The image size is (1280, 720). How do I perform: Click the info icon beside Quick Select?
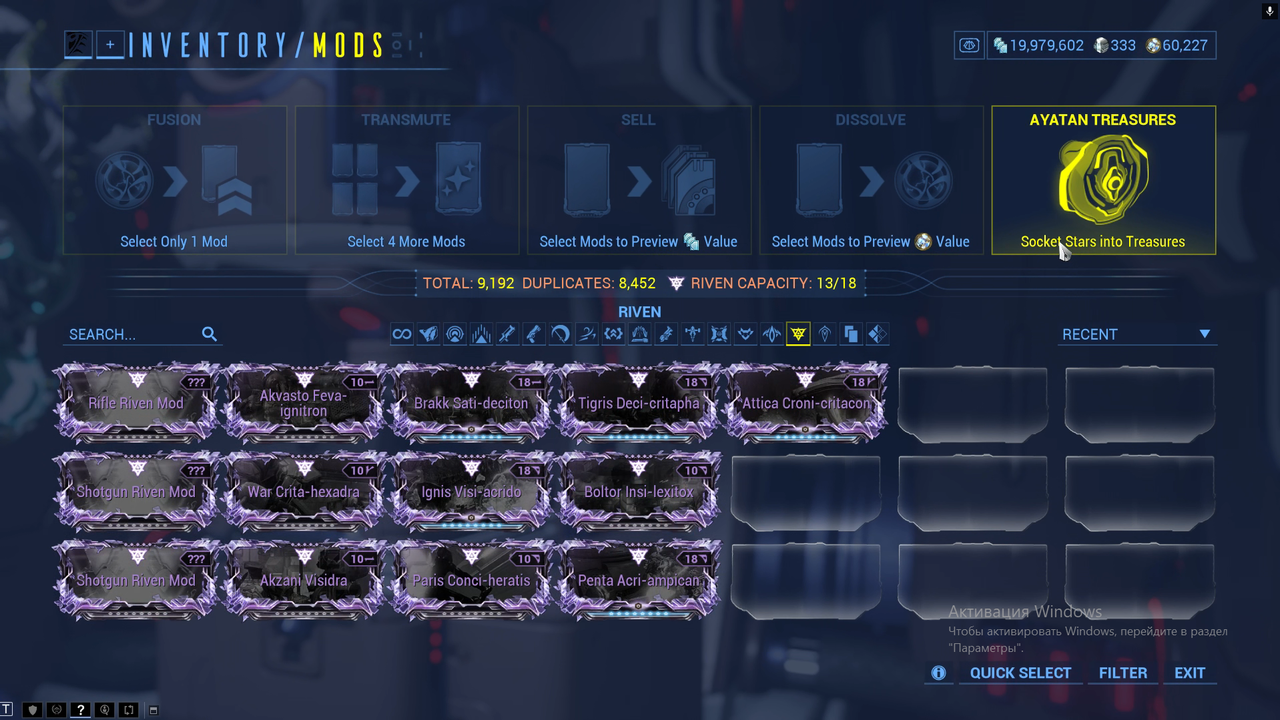(938, 673)
